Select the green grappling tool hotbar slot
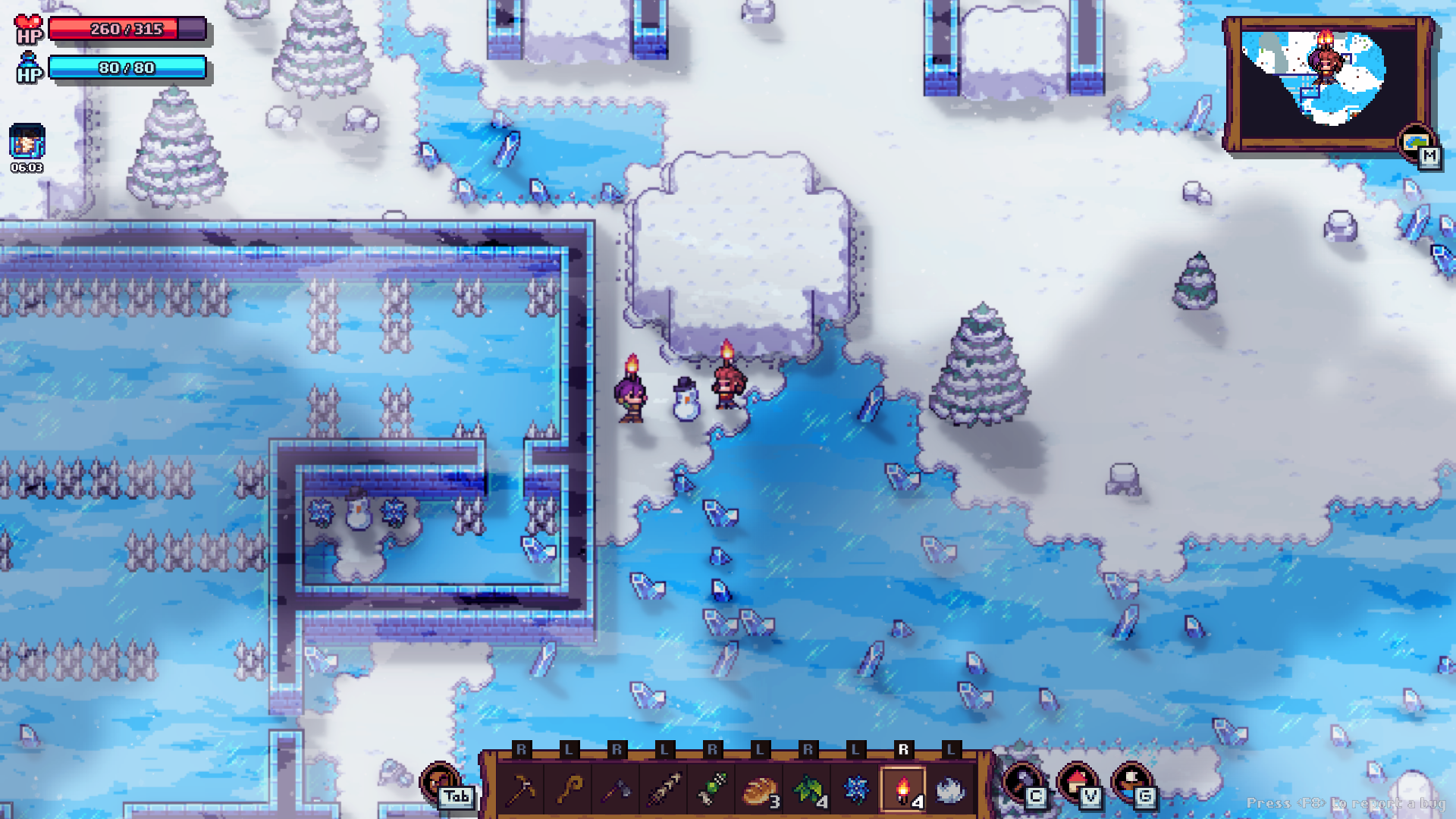 713,791
